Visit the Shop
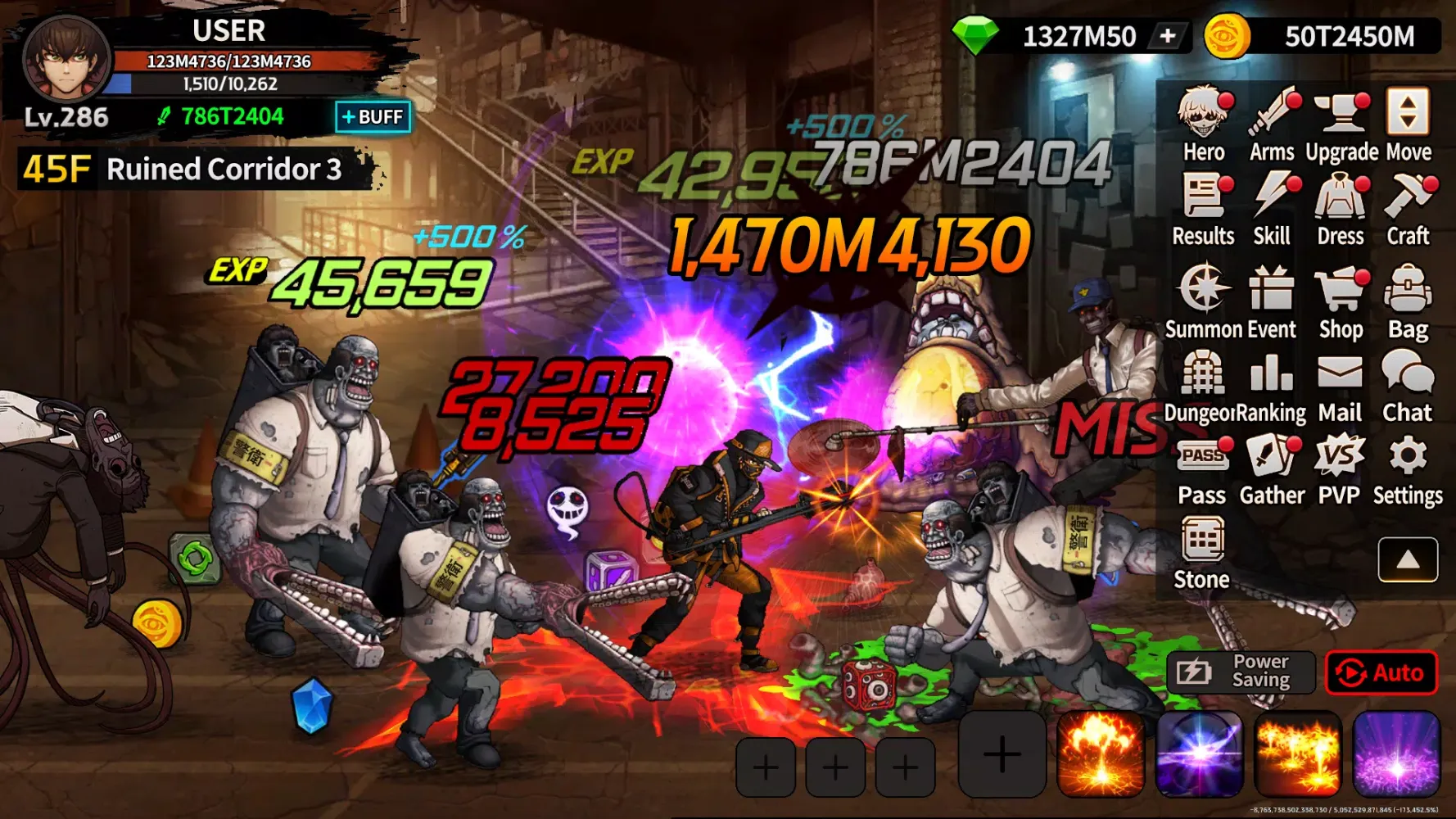1456x819 pixels. coord(1341,301)
